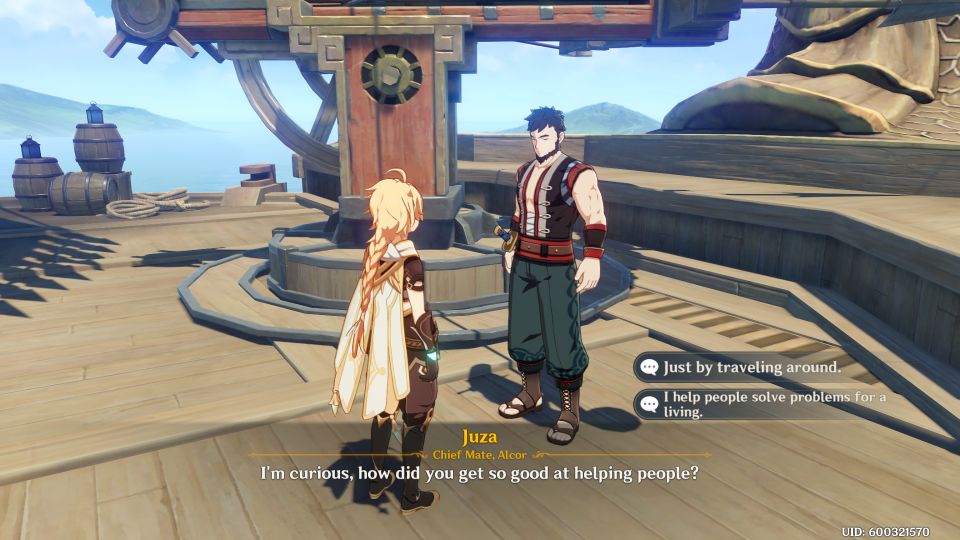Choose "Just by traveling around." reply
The height and width of the screenshot is (540, 960).
[752, 367]
